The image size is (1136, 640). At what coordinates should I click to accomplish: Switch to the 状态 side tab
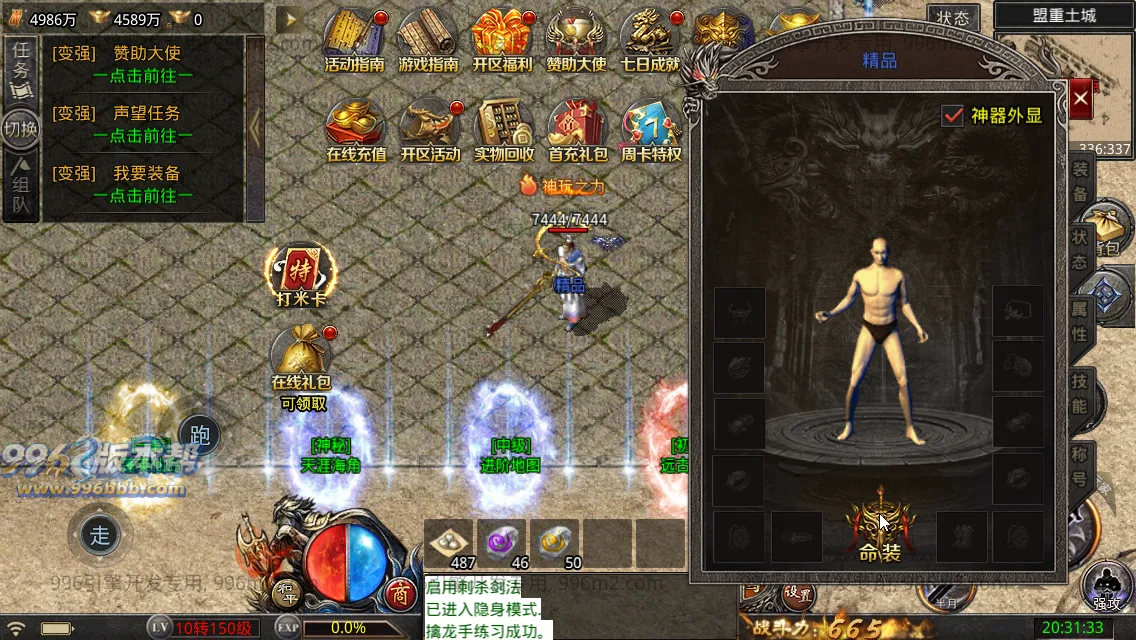tap(1080, 249)
